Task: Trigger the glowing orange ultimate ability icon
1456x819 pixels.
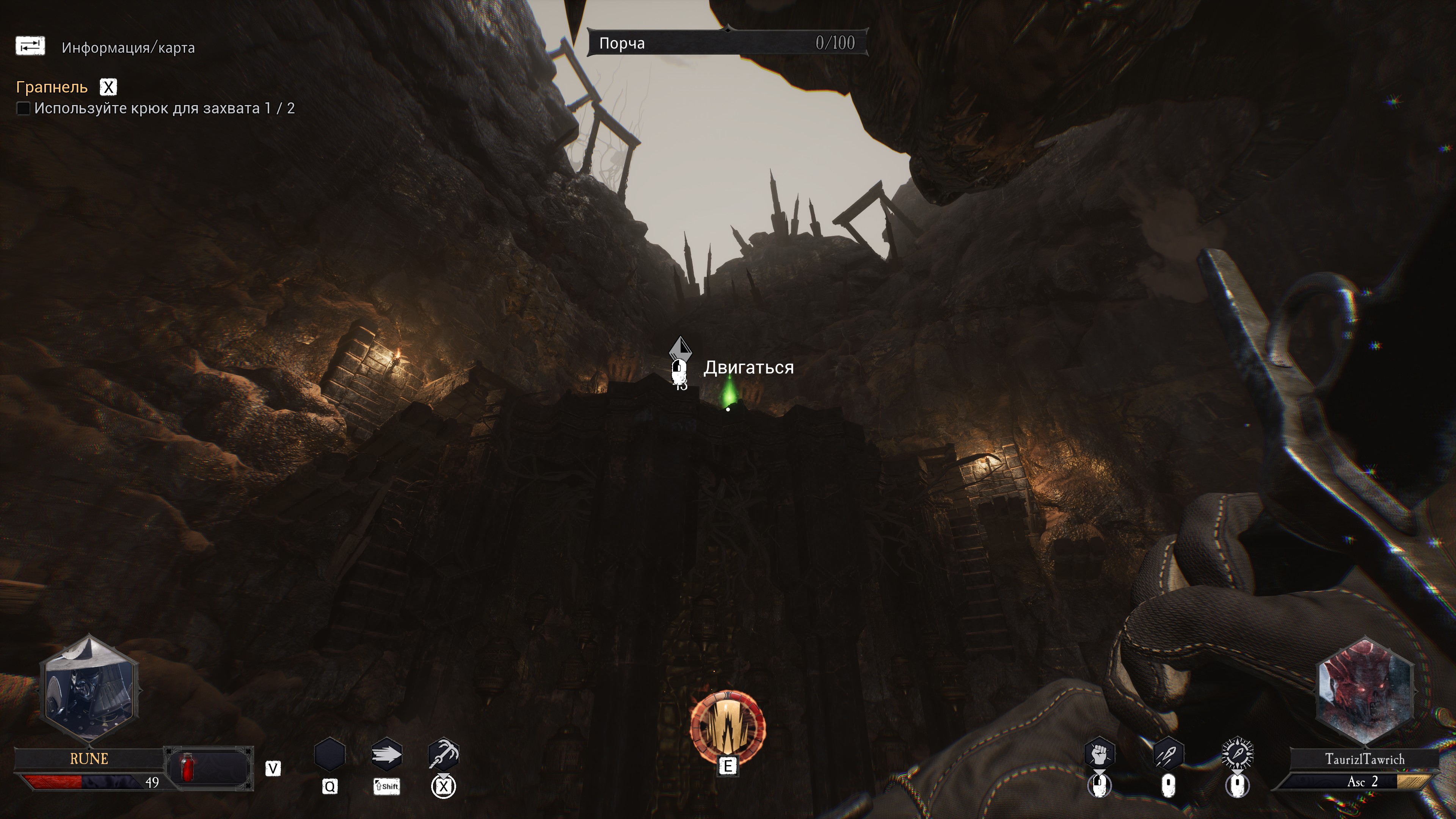Action: pyautogui.click(x=728, y=727)
